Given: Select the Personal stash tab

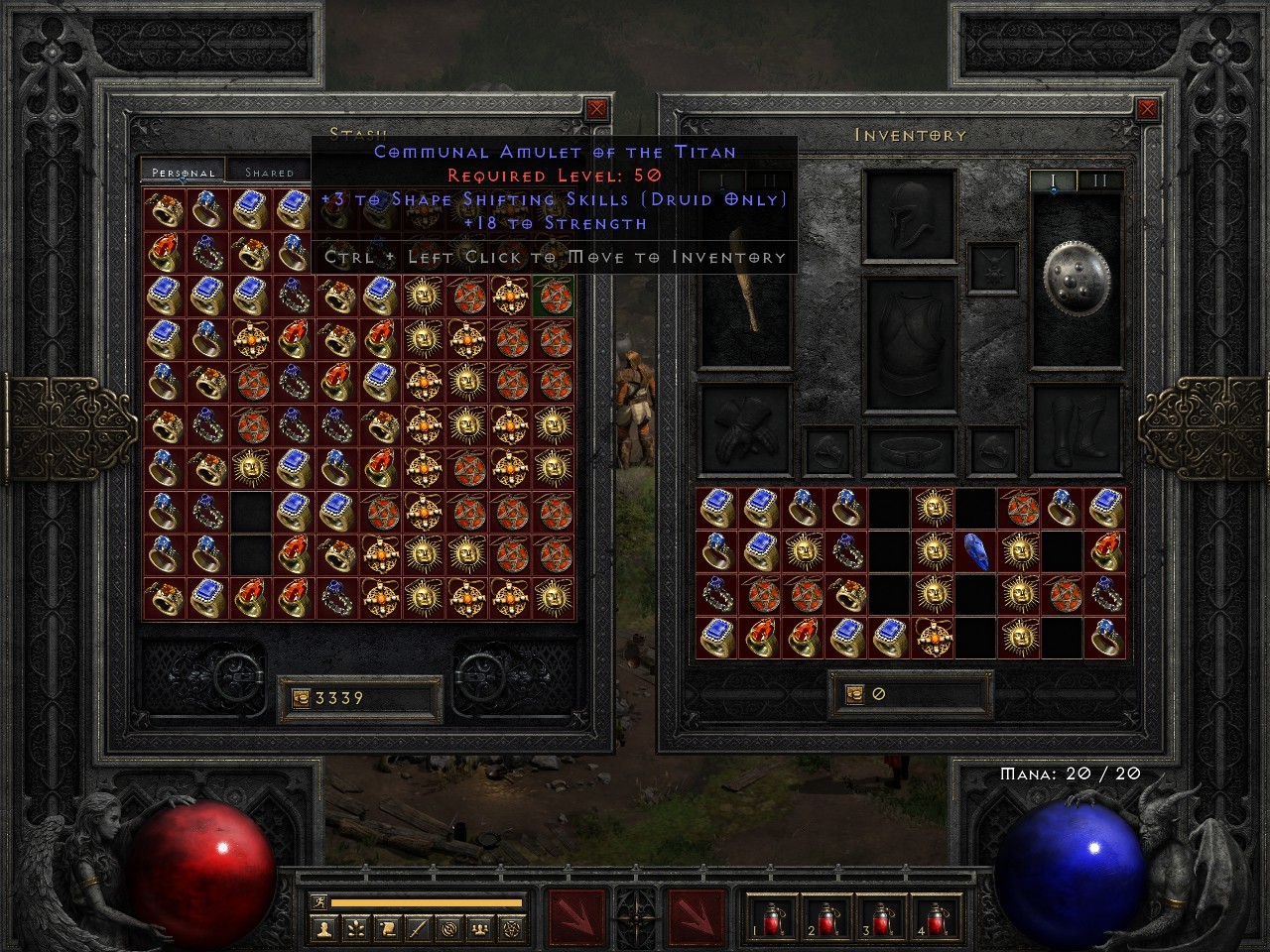Looking at the screenshot, I should 183,171.
